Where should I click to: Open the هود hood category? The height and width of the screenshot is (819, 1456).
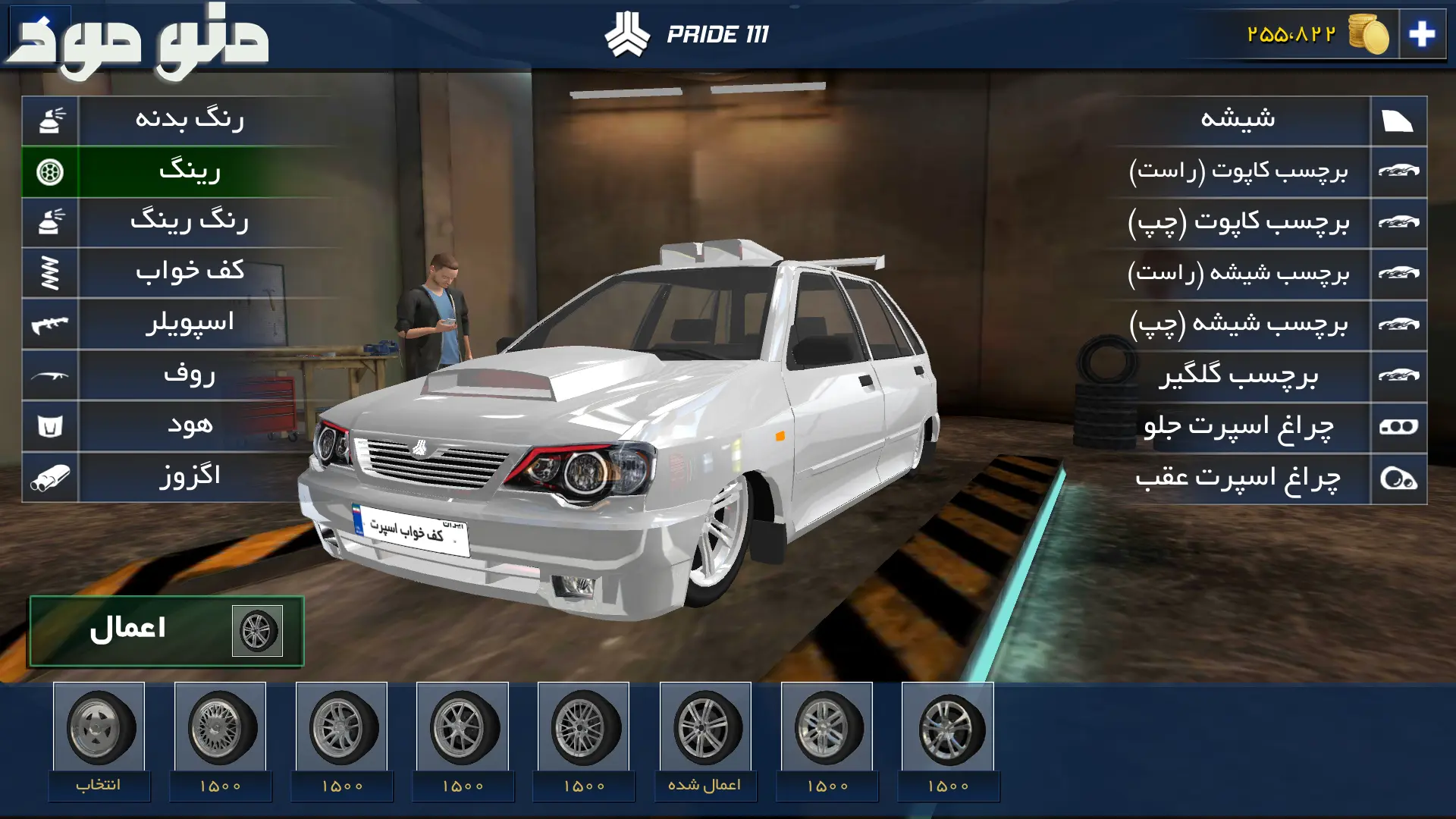point(190,426)
